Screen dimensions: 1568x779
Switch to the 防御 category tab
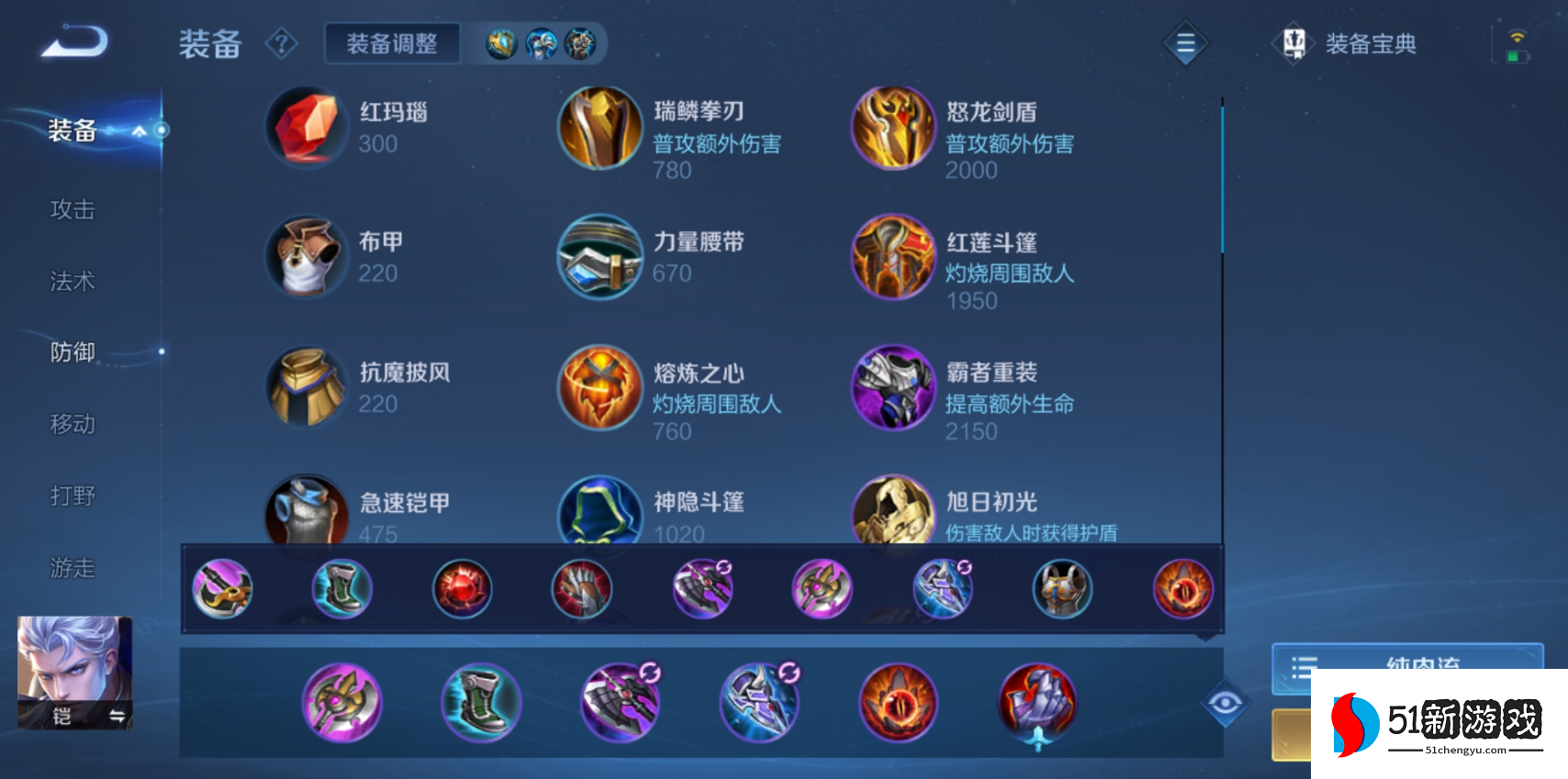click(x=73, y=352)
